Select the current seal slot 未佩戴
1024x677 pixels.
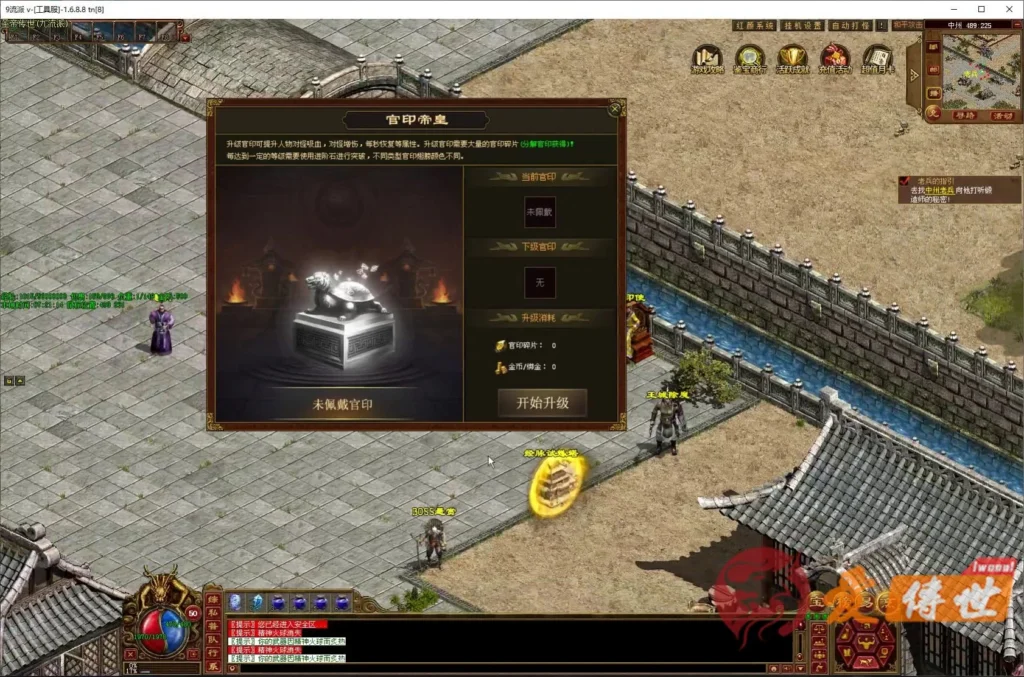(540, 211)
